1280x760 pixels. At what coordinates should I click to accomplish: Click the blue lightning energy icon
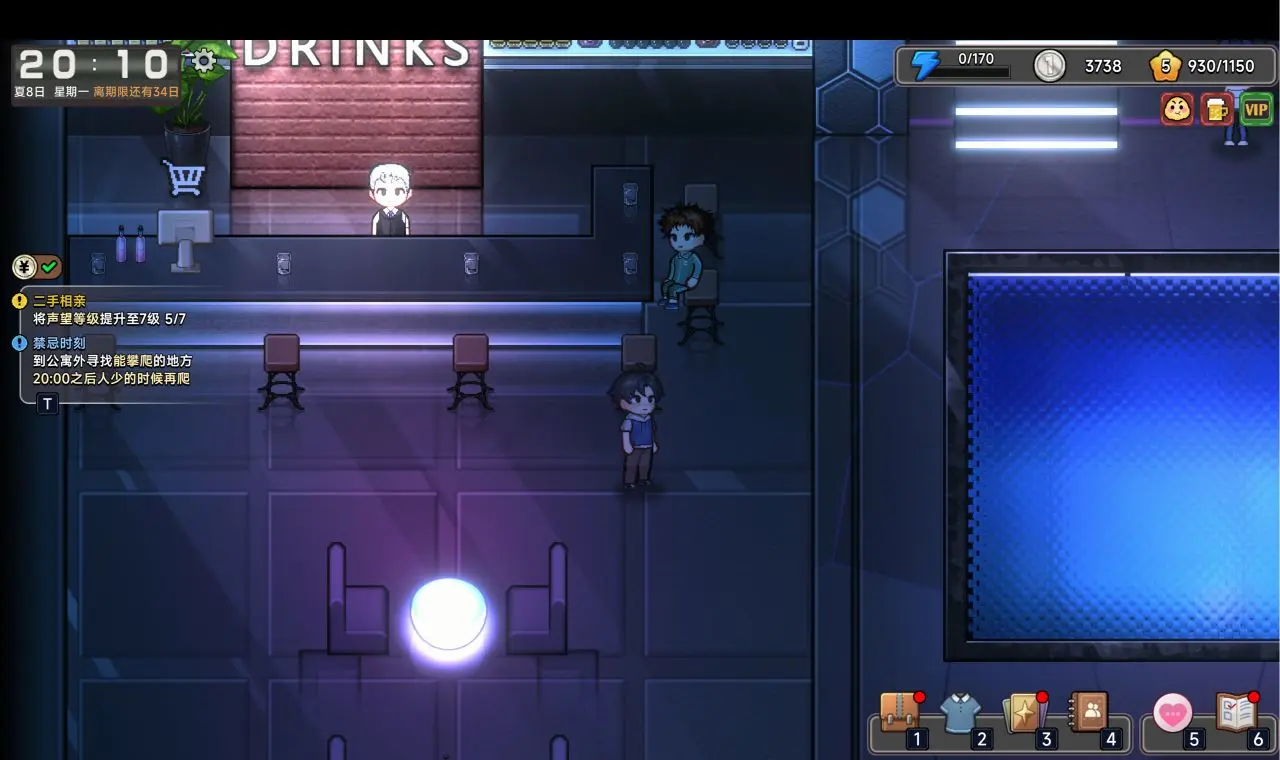[925, 66]
